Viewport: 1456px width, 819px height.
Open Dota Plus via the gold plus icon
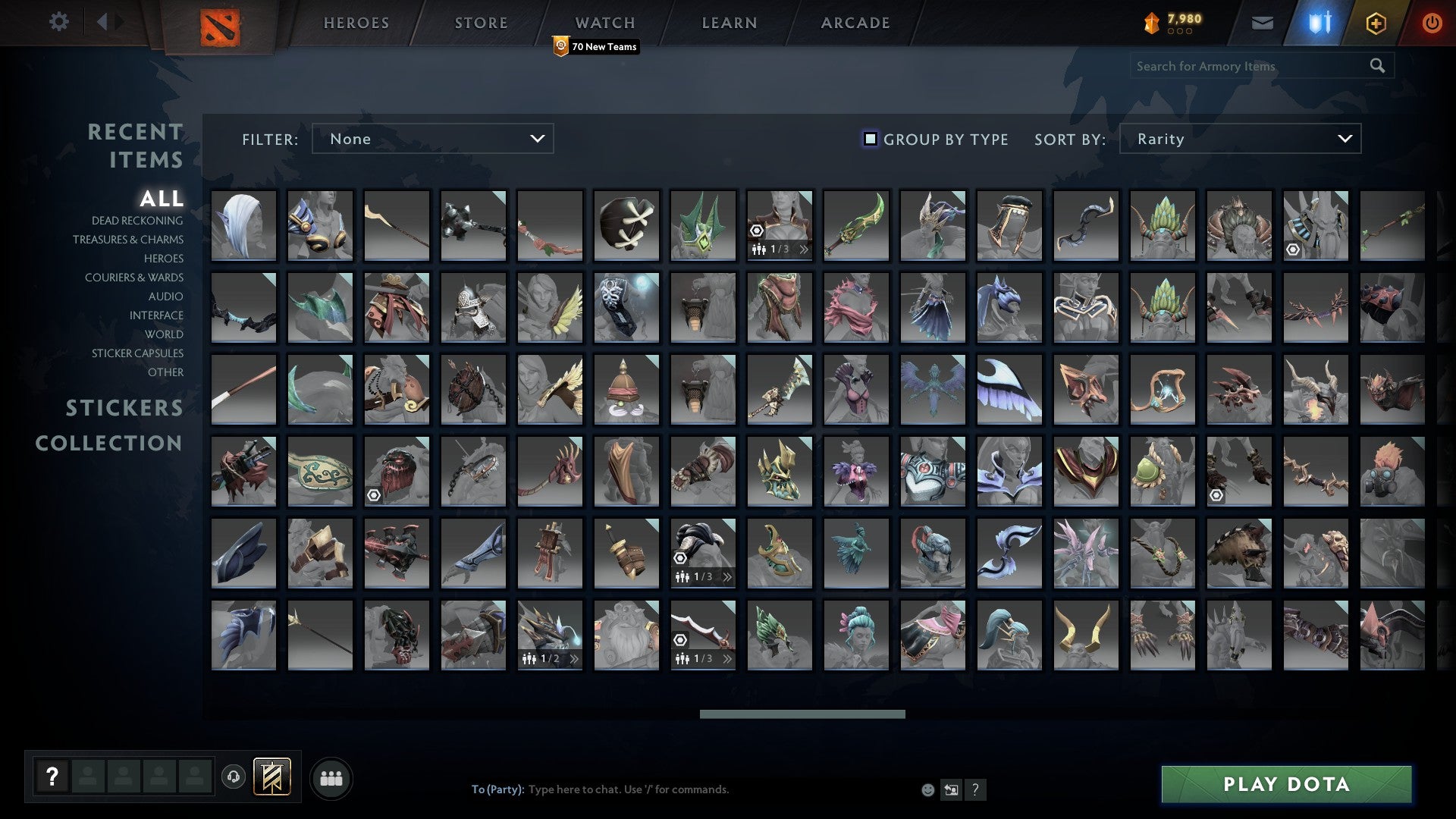coord(1377,23)
